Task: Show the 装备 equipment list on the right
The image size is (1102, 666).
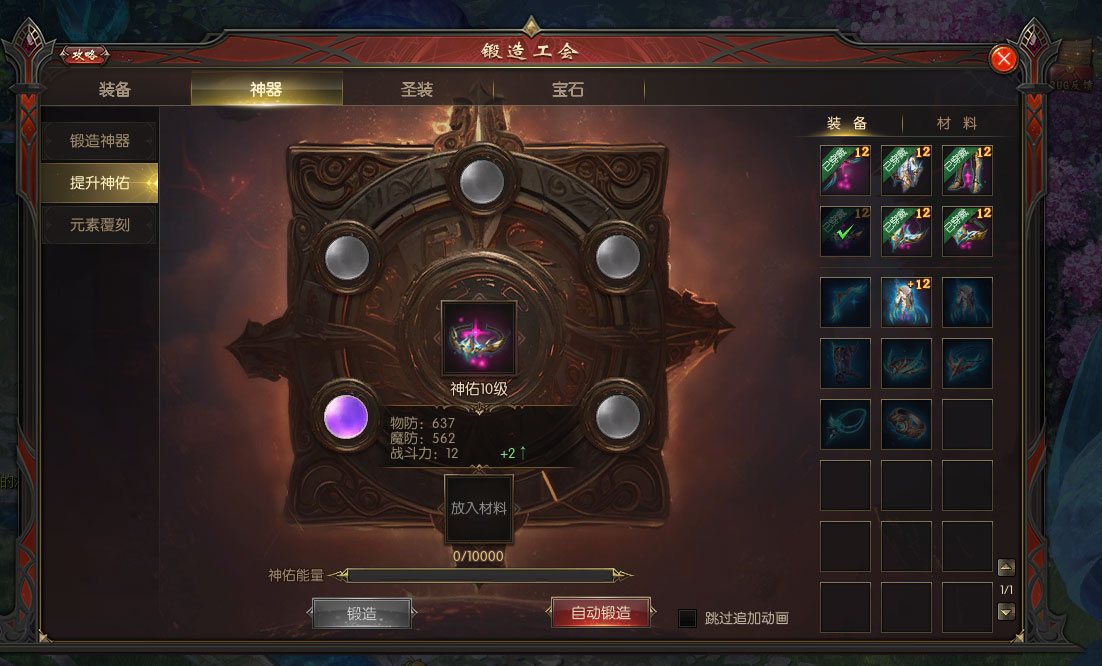Action: [x=846, y=123]
